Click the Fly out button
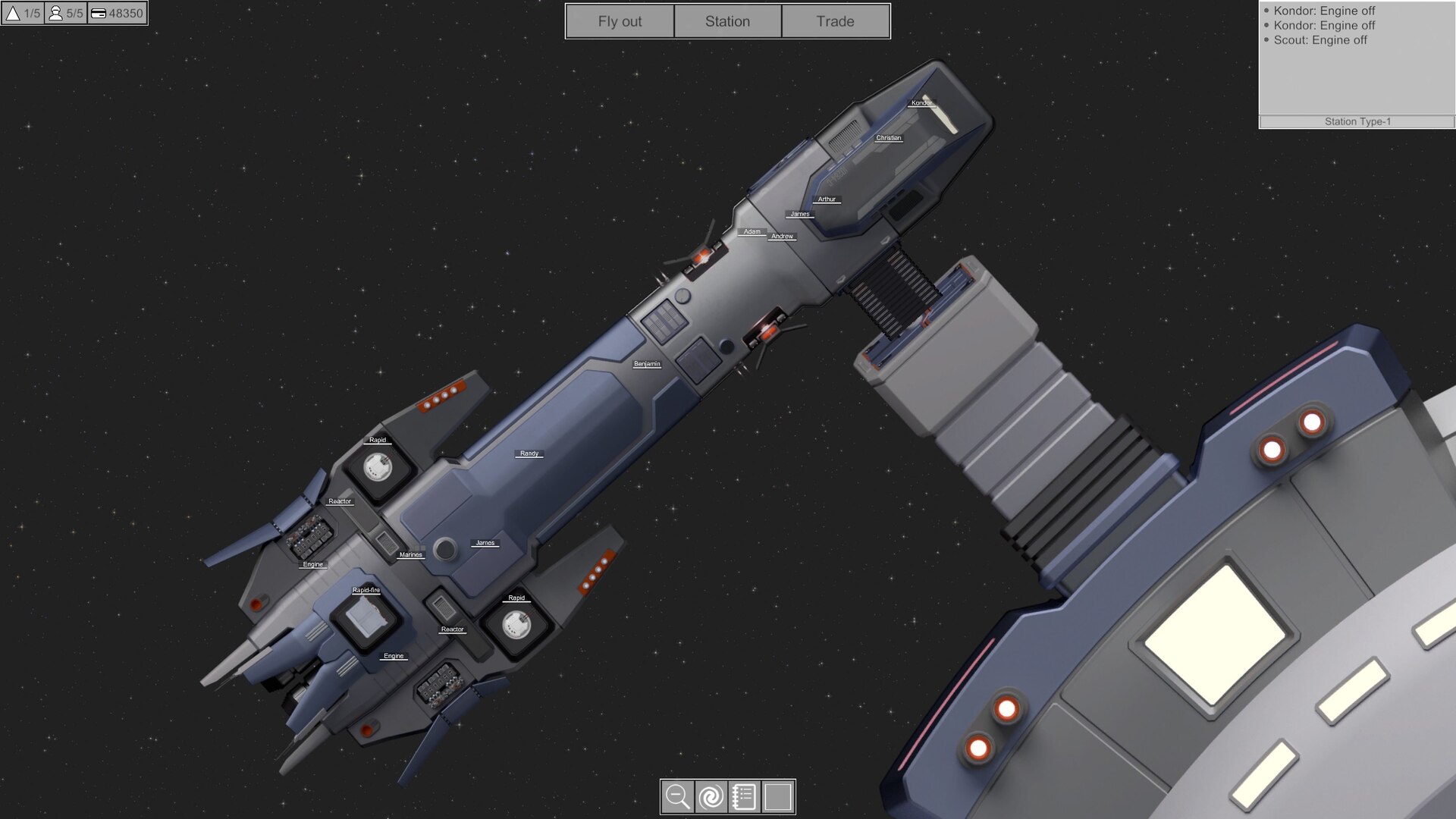This screenshot has width=1456, height=819. click(620, 21)
